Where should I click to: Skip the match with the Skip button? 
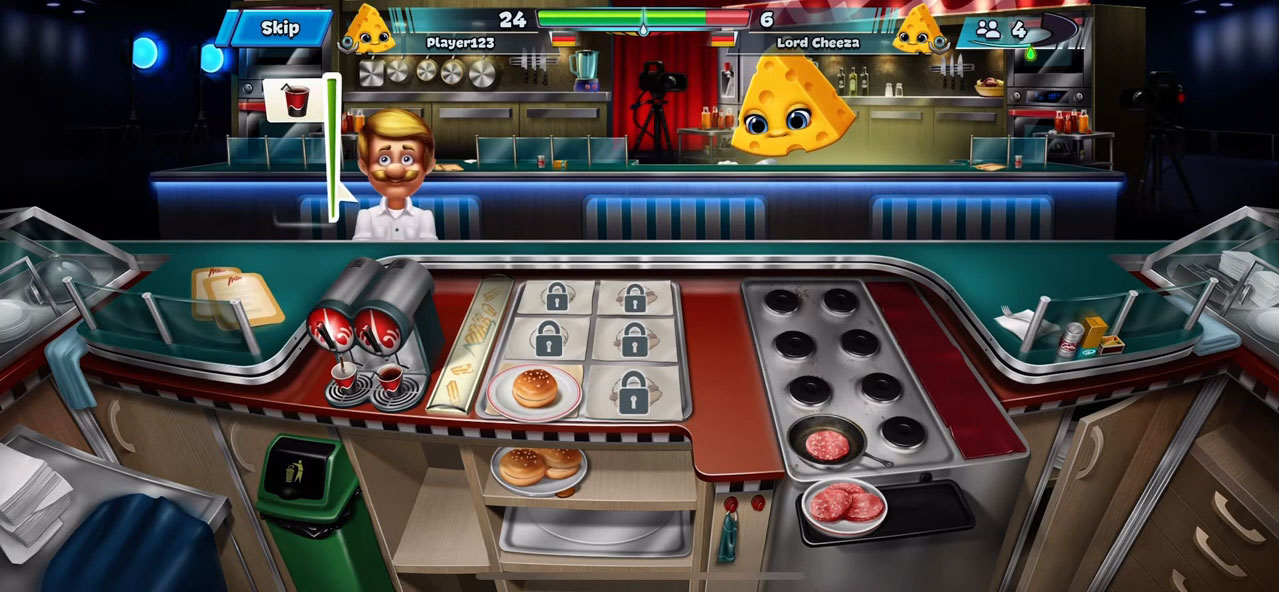pos(280,28)
